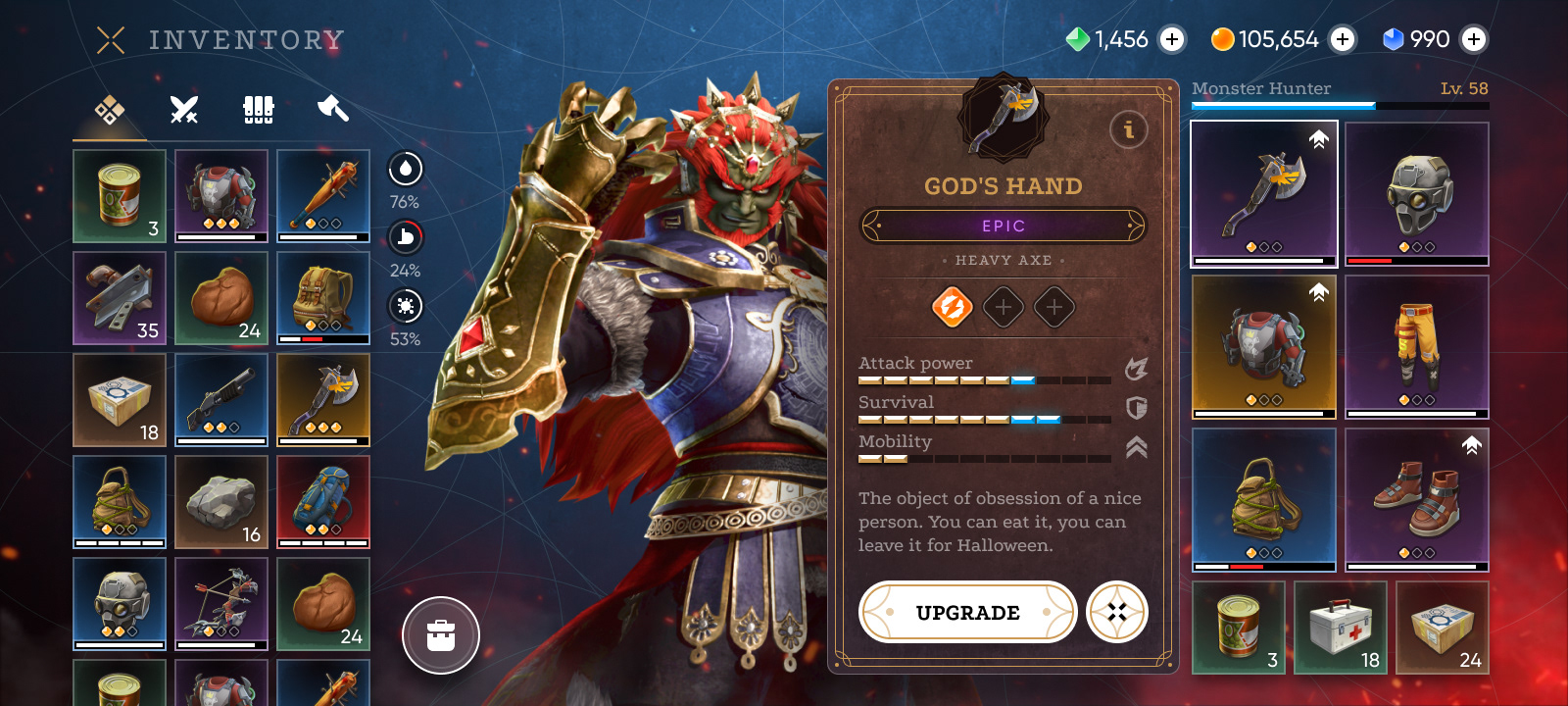Upgrade the God's Hand axe

click(967, 613)
